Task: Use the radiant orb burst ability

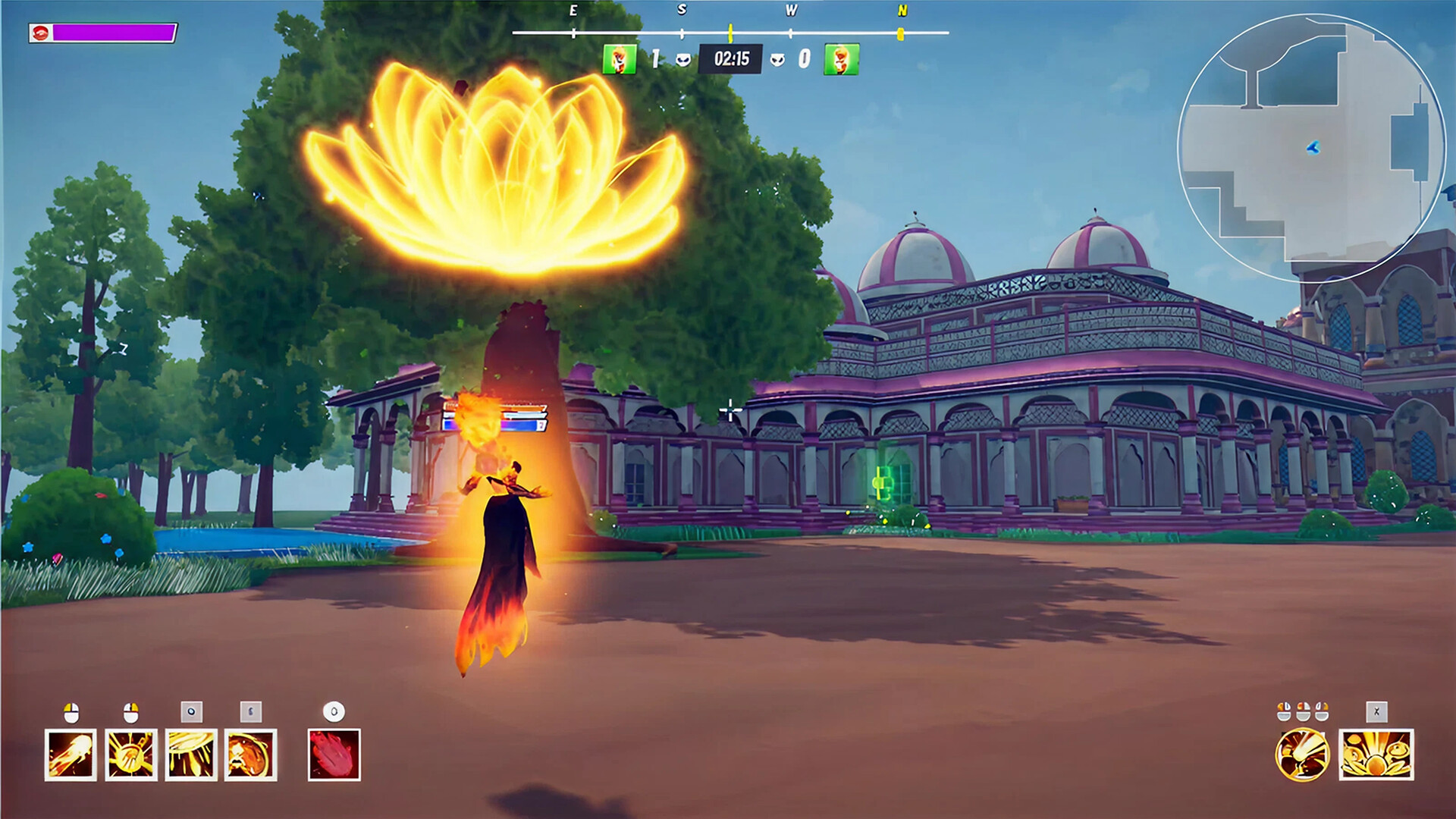Action: 131,755
